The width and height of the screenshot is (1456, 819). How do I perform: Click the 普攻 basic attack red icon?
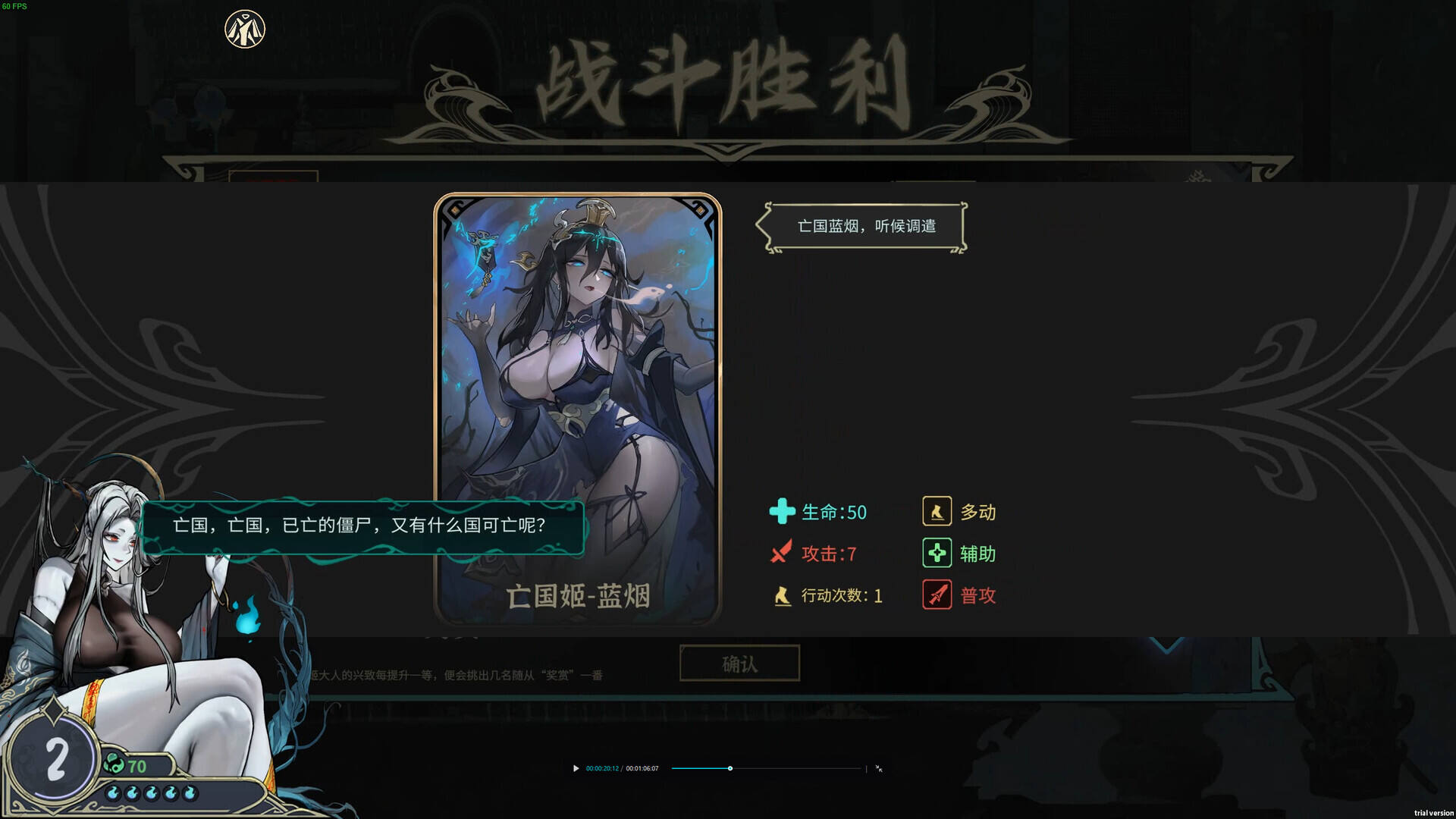coord(937,595)
